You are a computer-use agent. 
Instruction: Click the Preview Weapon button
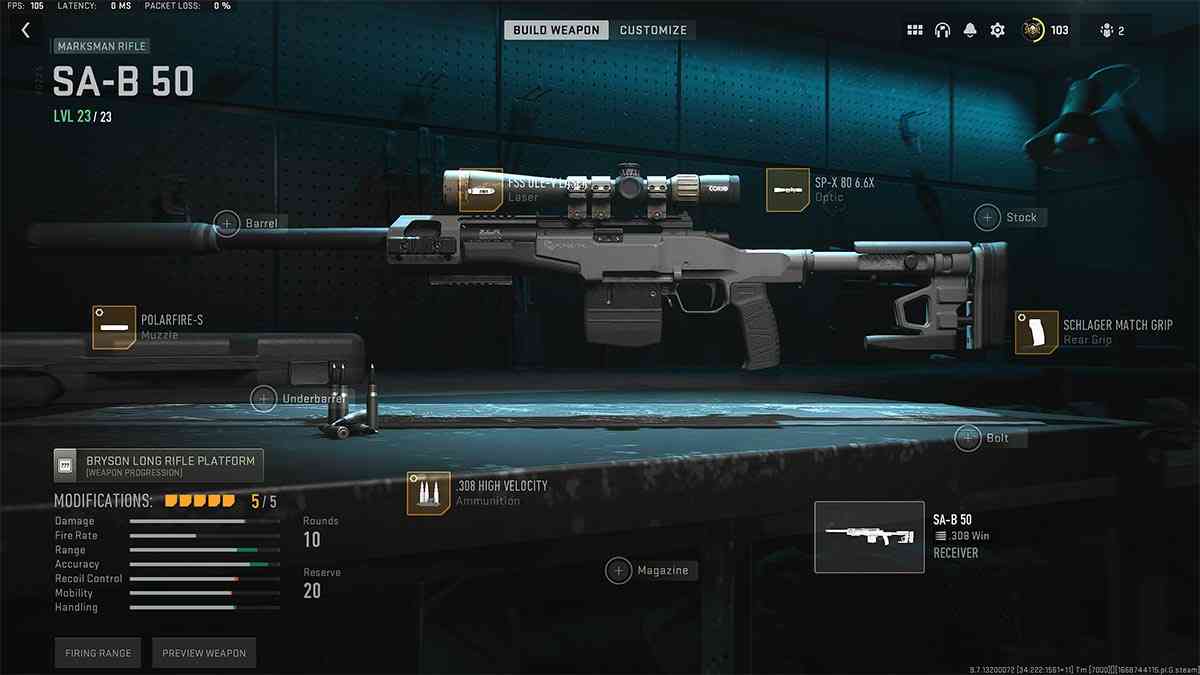(204, 653)
